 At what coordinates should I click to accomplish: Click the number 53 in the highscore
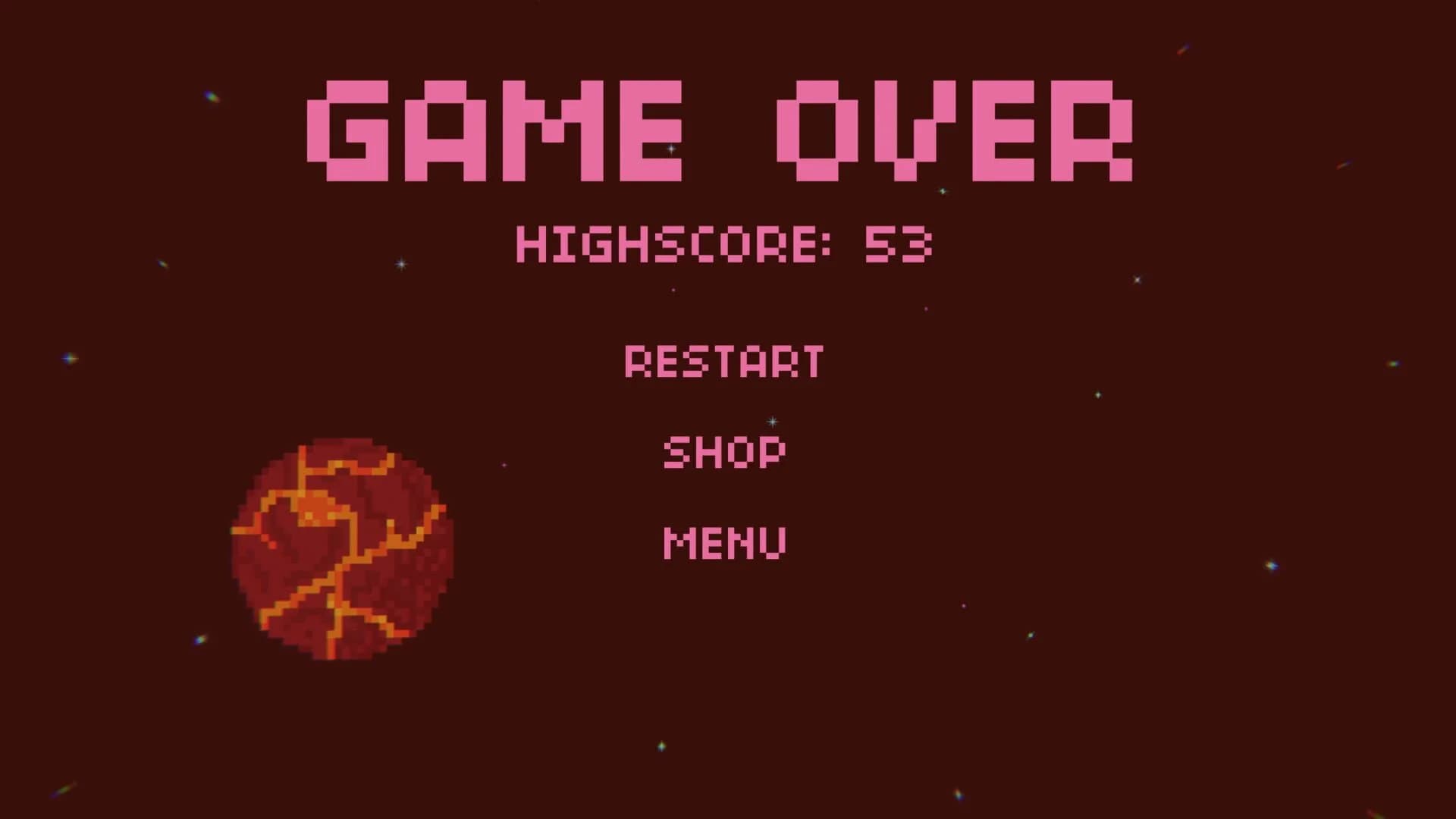[x=899, y=244]
